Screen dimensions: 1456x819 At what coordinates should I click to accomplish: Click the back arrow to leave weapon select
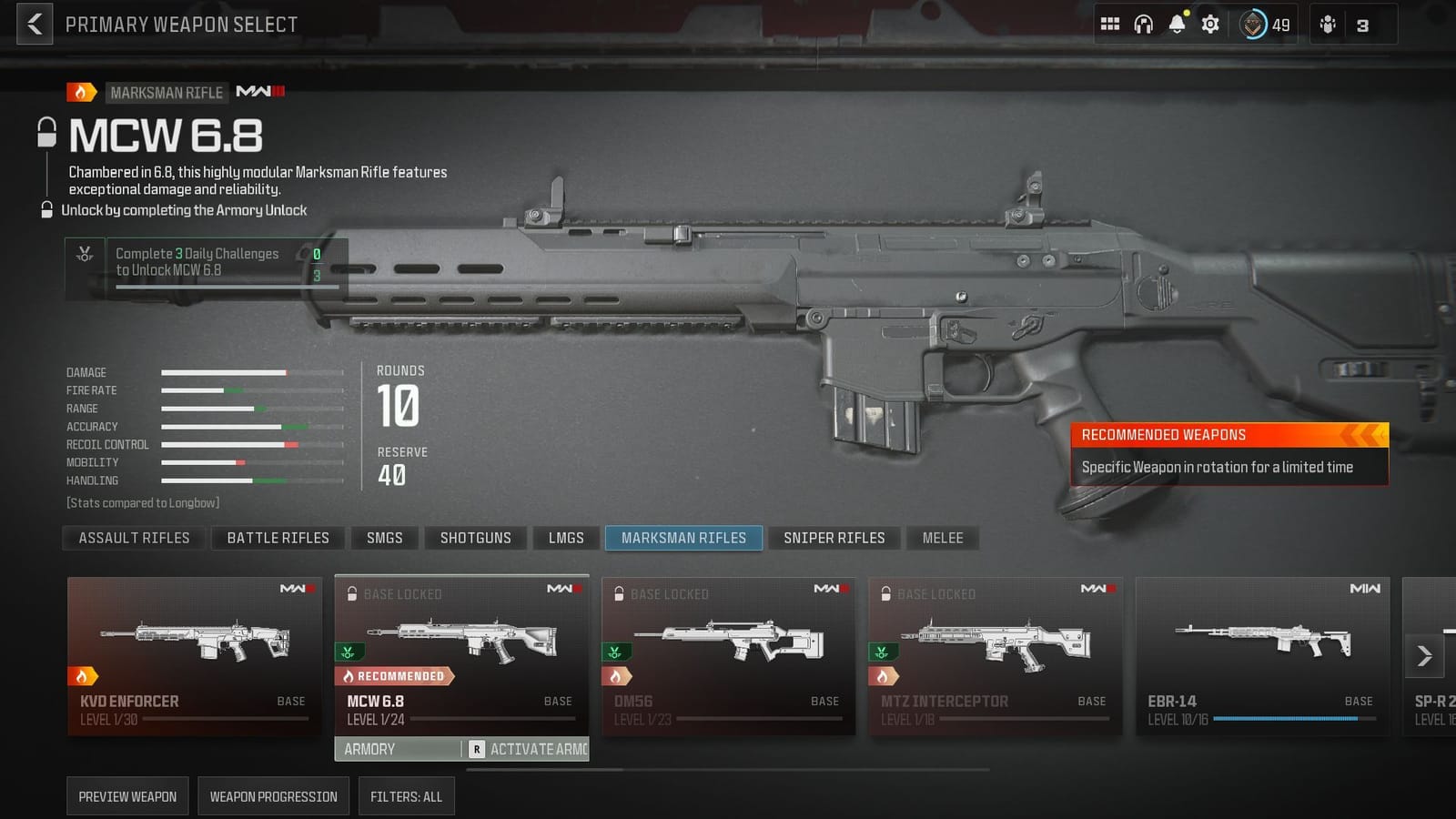coord(34,24)
